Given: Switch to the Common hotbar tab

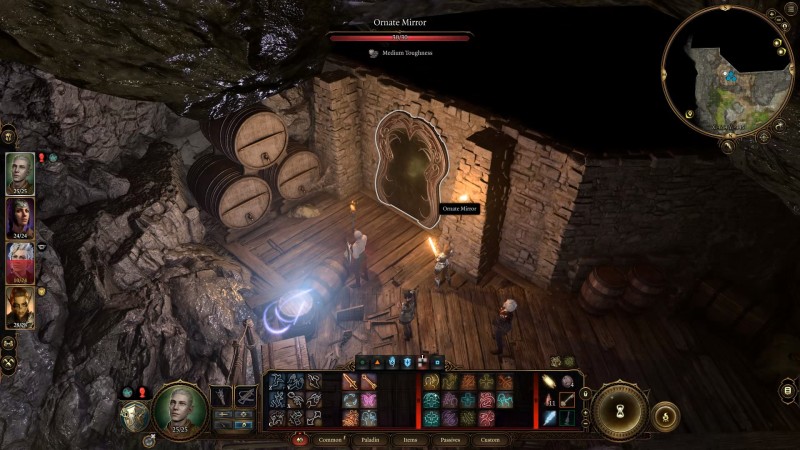Looking at the screenshot, I should (330, 439).
